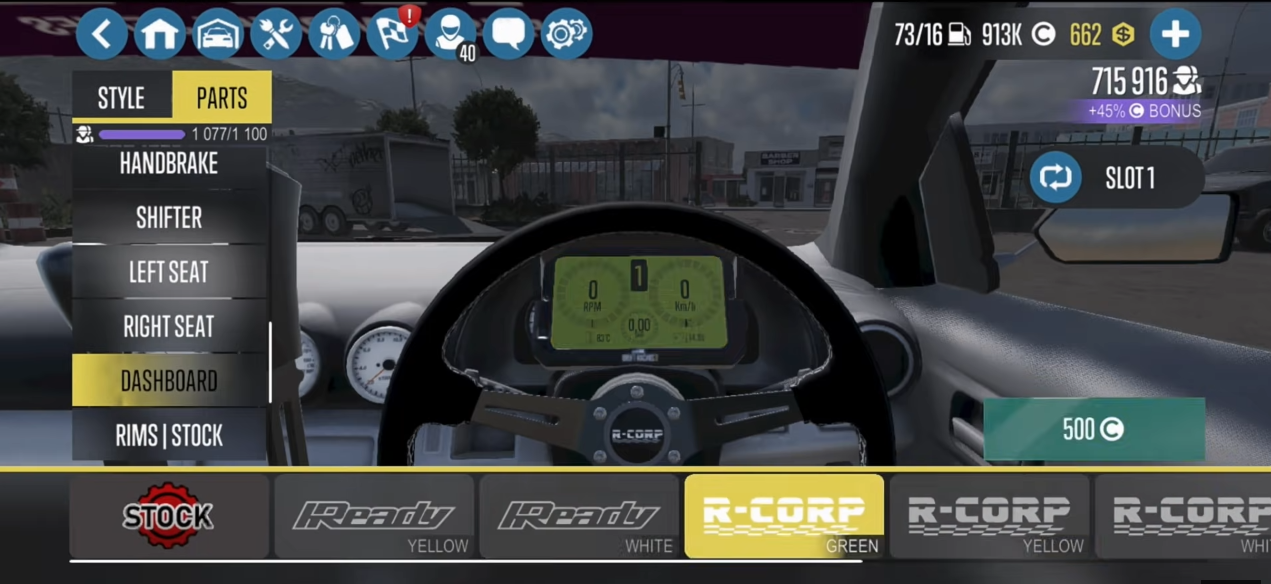This screenshot has height=584, width=1271.
Task: Open the racing flags events icon
Action: coord(392,35)
